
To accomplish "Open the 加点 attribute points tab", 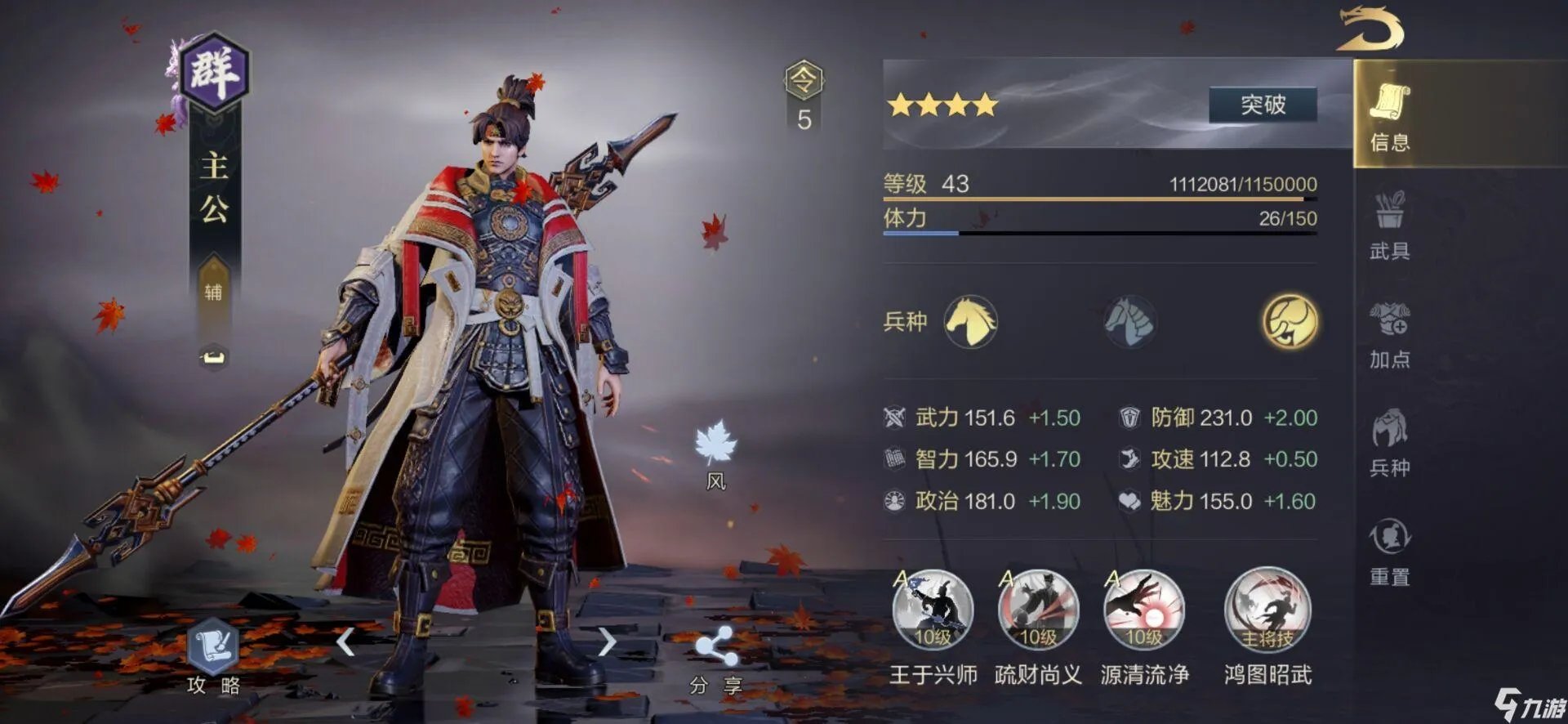I will click(1389, 333).
